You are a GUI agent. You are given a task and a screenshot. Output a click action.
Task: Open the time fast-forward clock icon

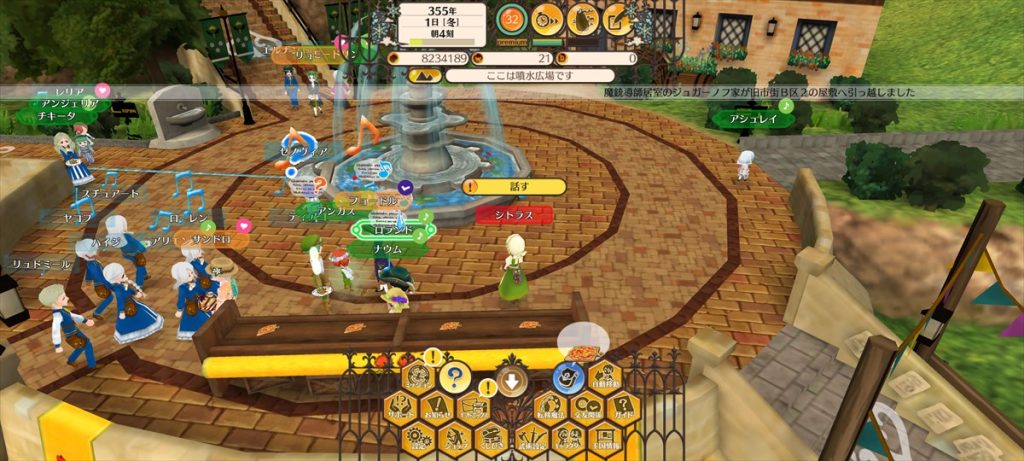[547, 18]
